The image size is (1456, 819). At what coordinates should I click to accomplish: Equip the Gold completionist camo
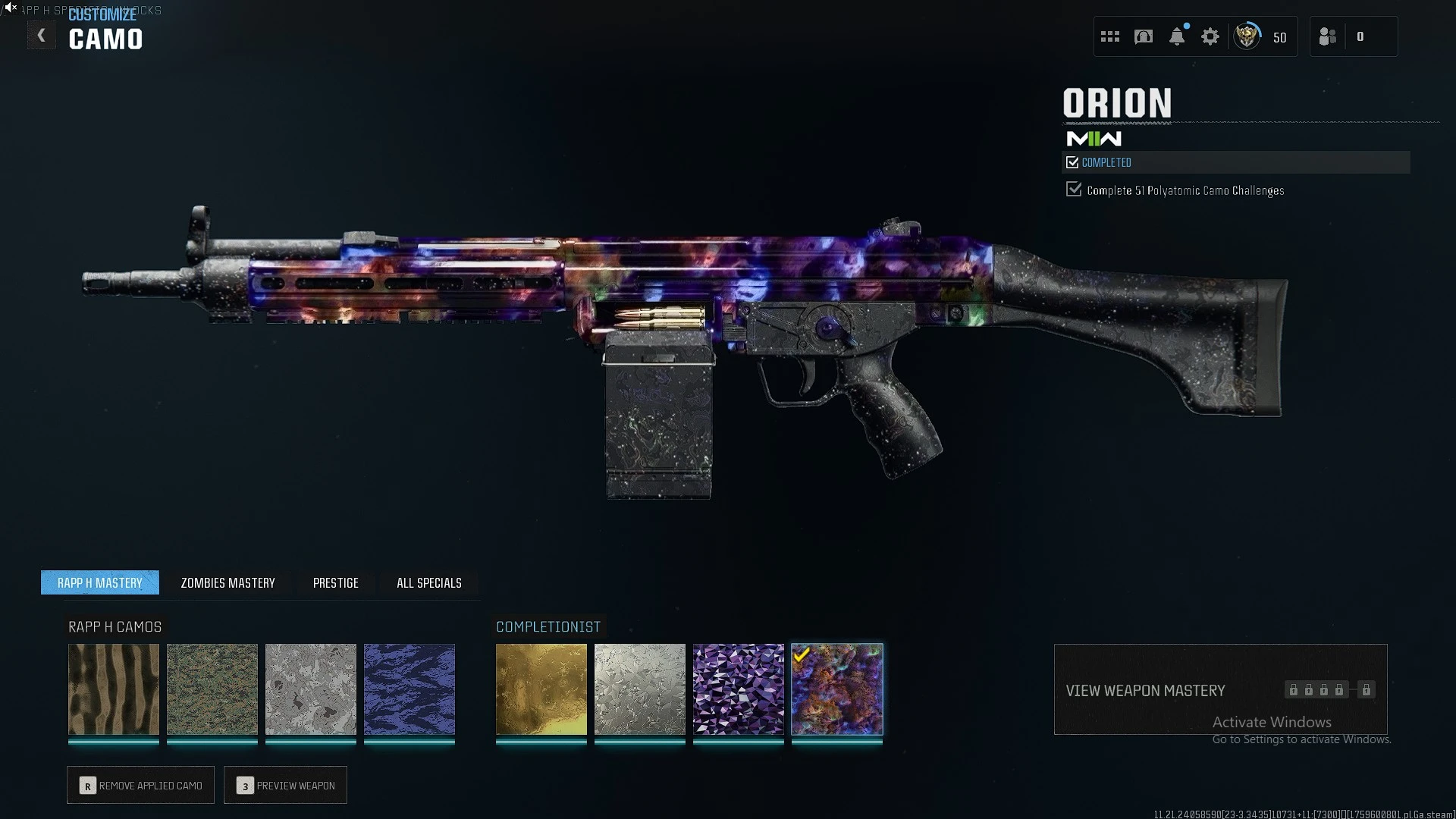541,689
